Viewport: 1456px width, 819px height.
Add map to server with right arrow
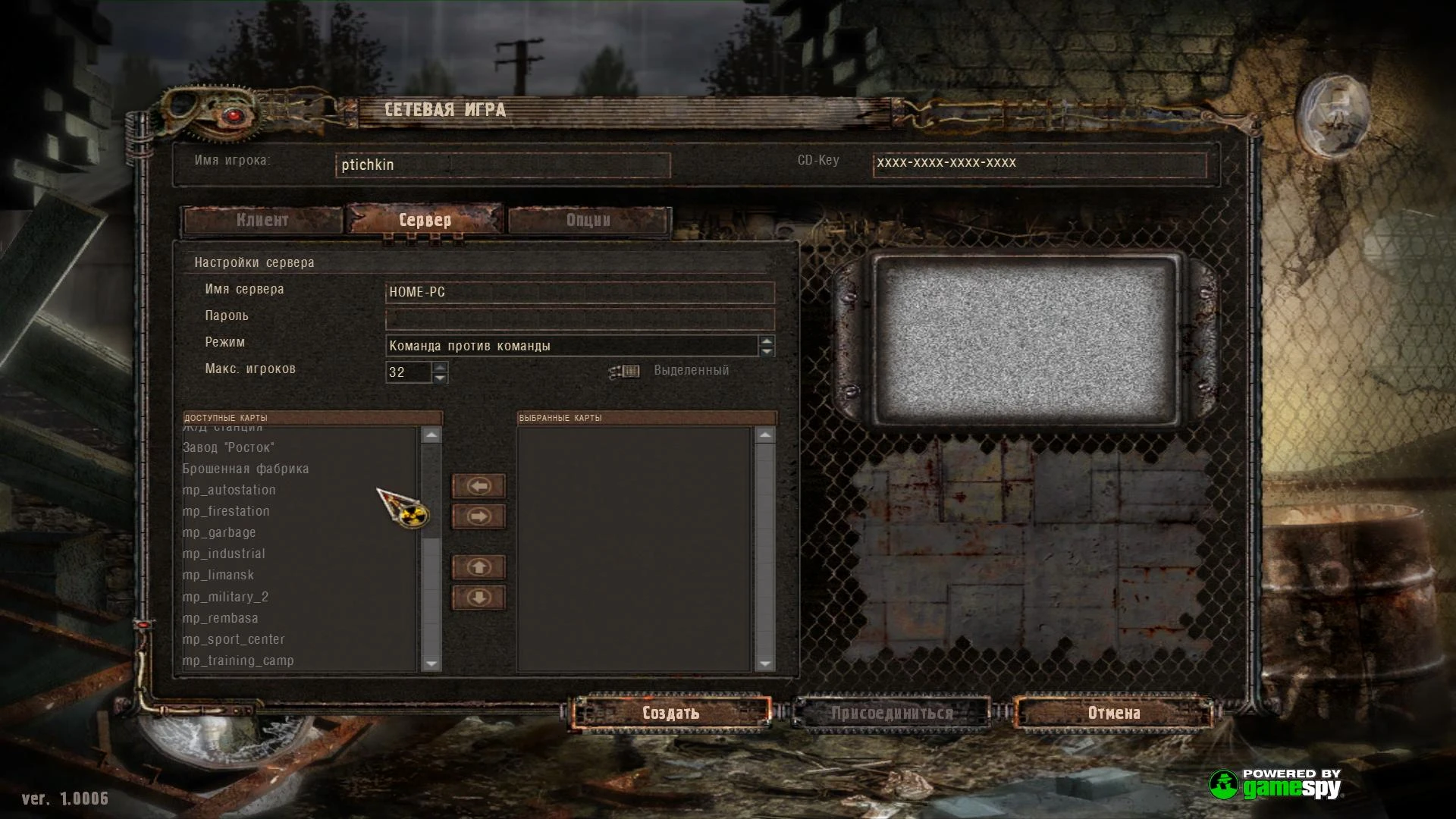[x=477, y=516]
